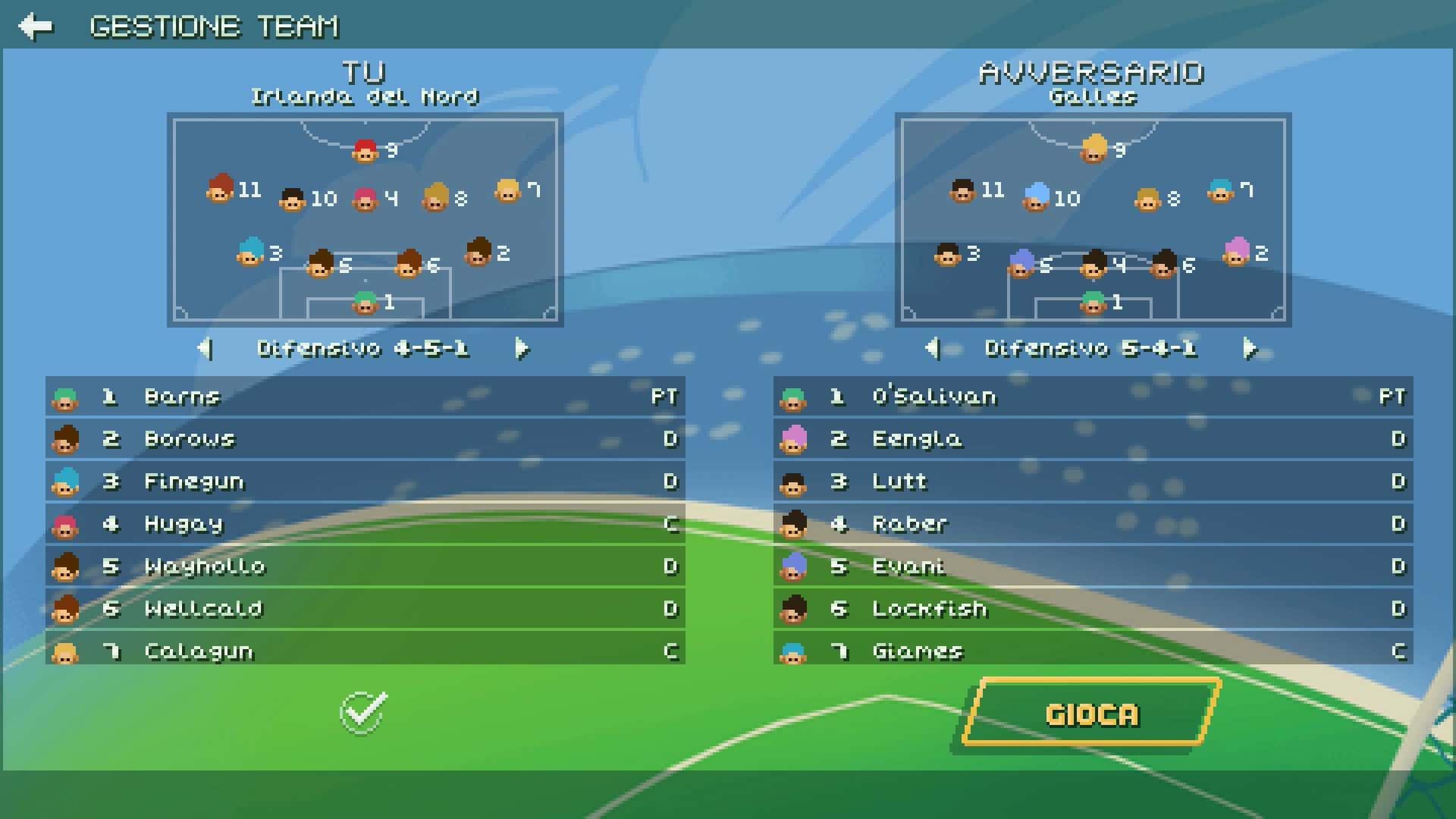Cycle Galles formation backwards with left arrow
Image resolution: width=1456 pixels, height=819 pixels.
point(934,350)
